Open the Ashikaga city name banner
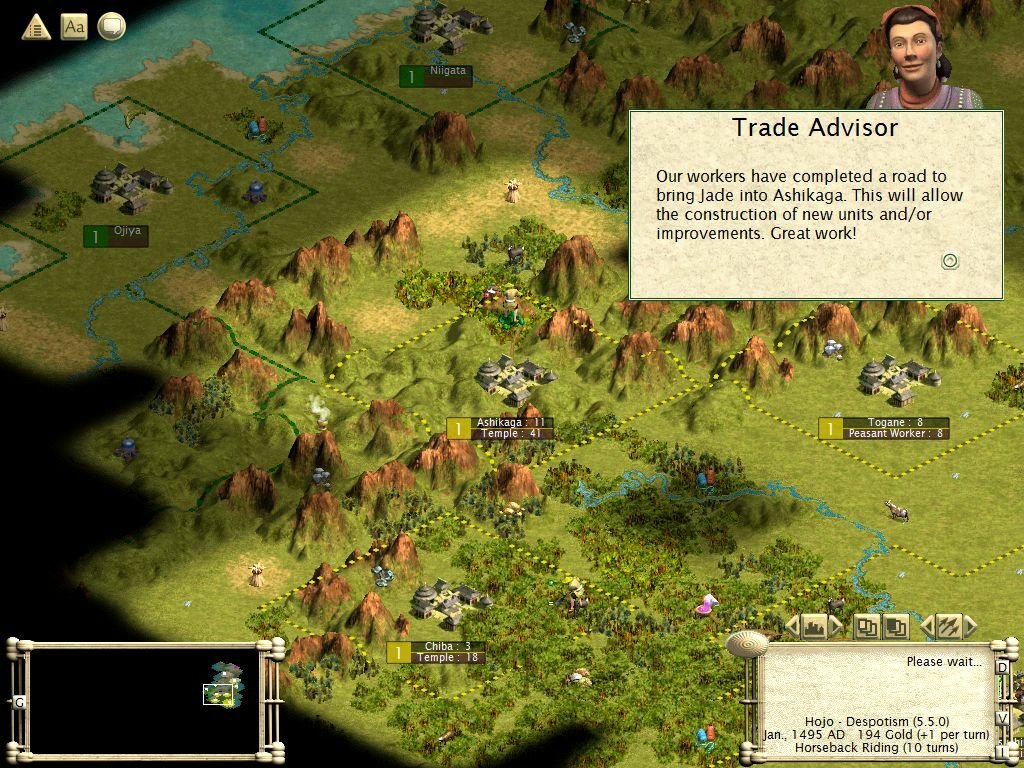 (x=510, y=423)
